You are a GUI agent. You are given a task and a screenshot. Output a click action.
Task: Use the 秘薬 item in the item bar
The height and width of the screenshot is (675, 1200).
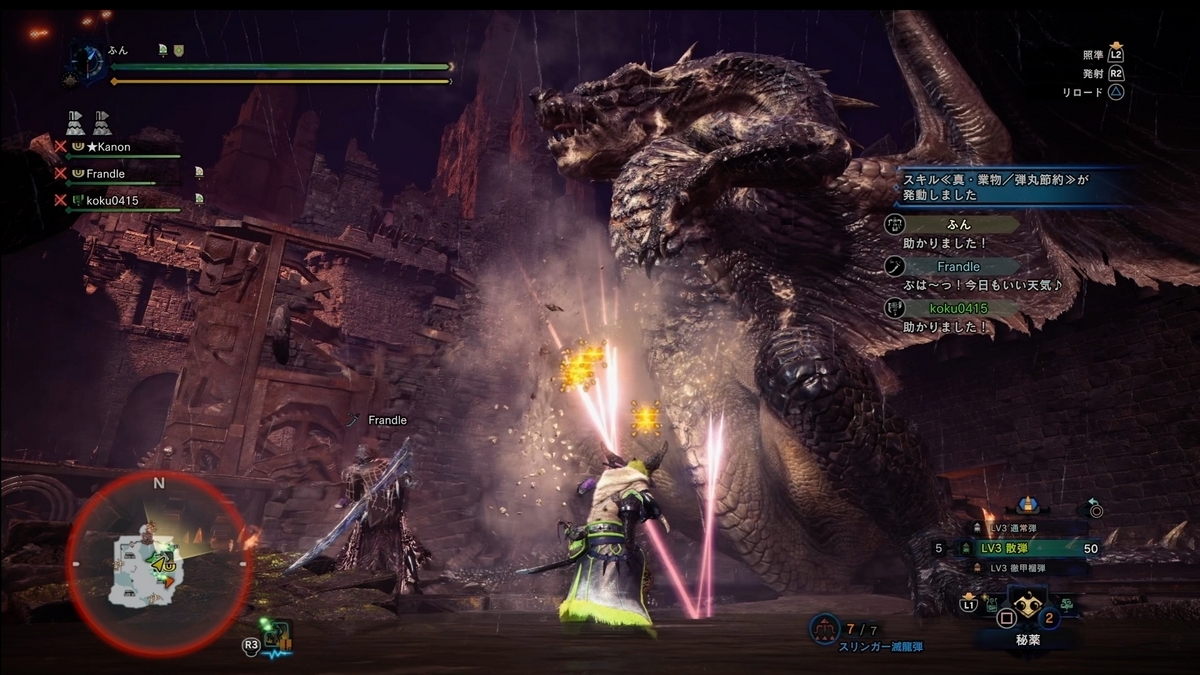click(1027, 610)
